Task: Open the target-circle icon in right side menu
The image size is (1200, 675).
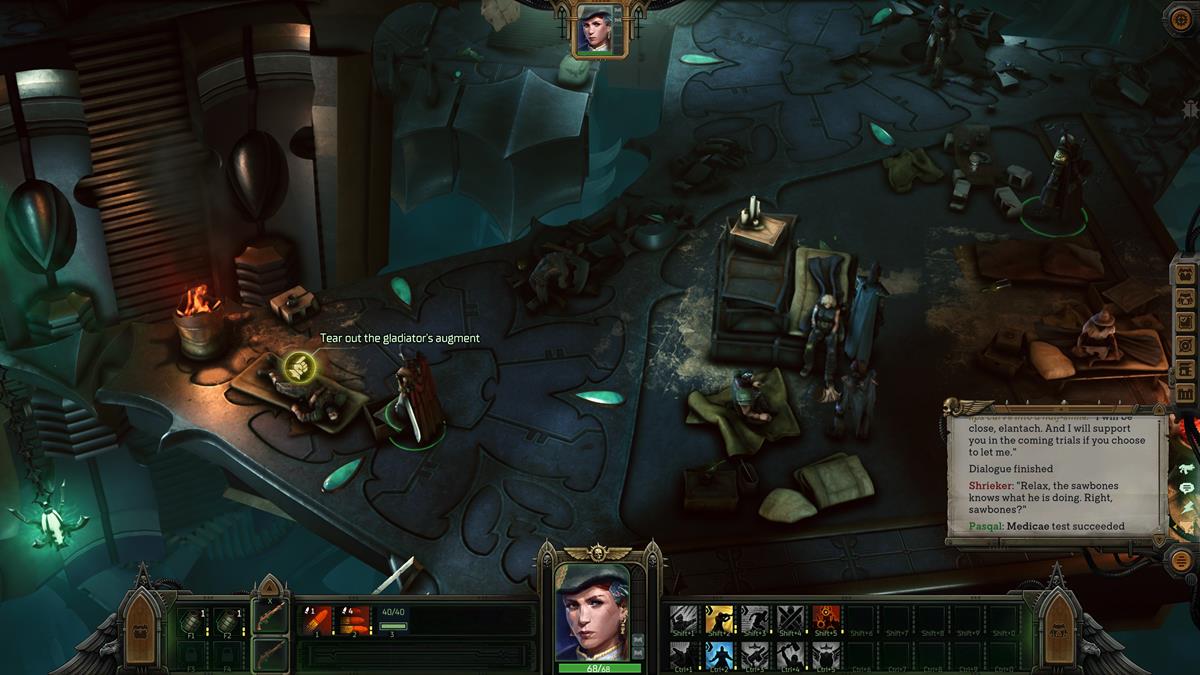Action: [x=1186, y=345]
